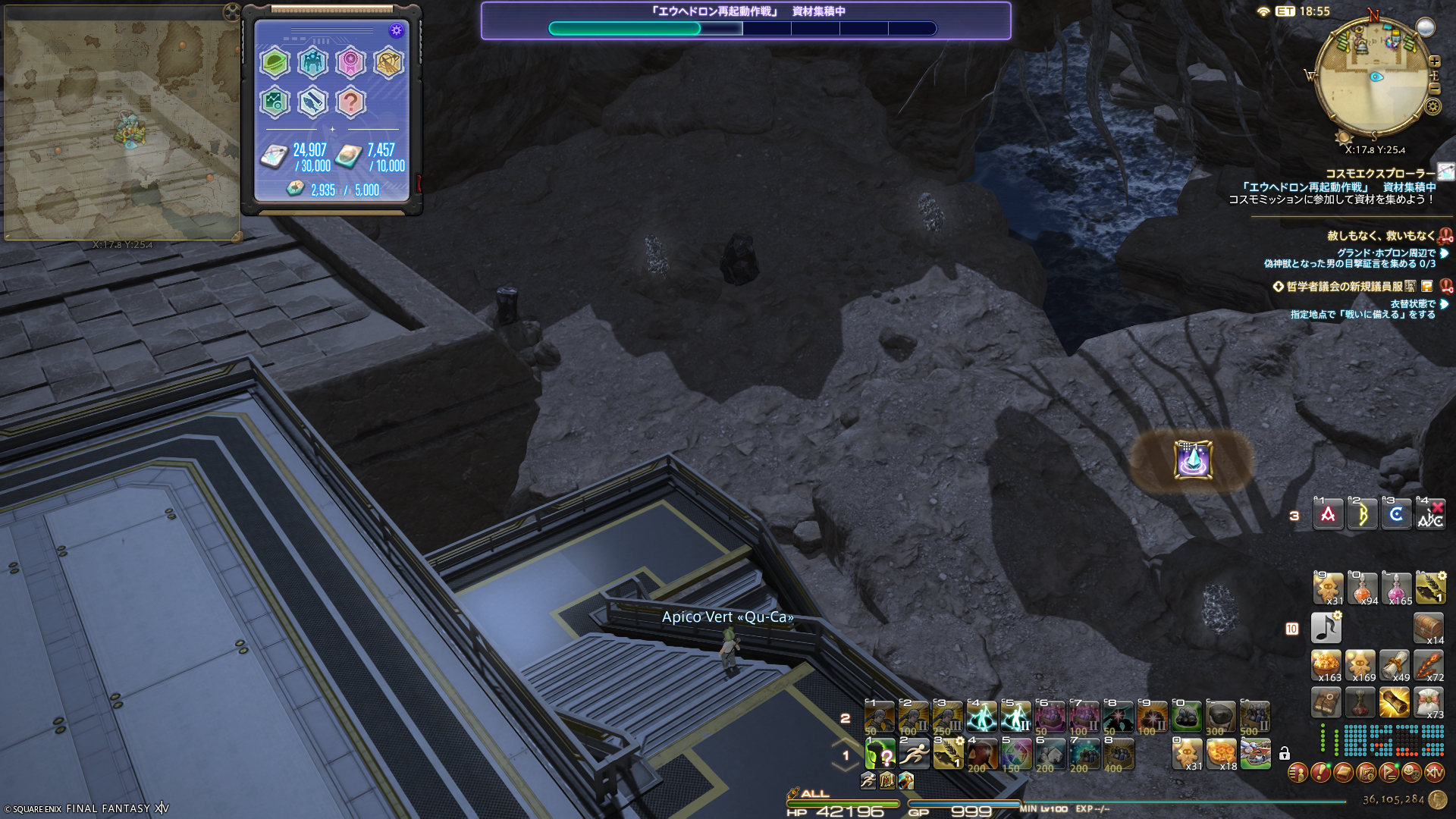This screenshot has height=819, width=1456.
Task: Click the chart with magnifier hexagon icon
Action: point(275,102)
